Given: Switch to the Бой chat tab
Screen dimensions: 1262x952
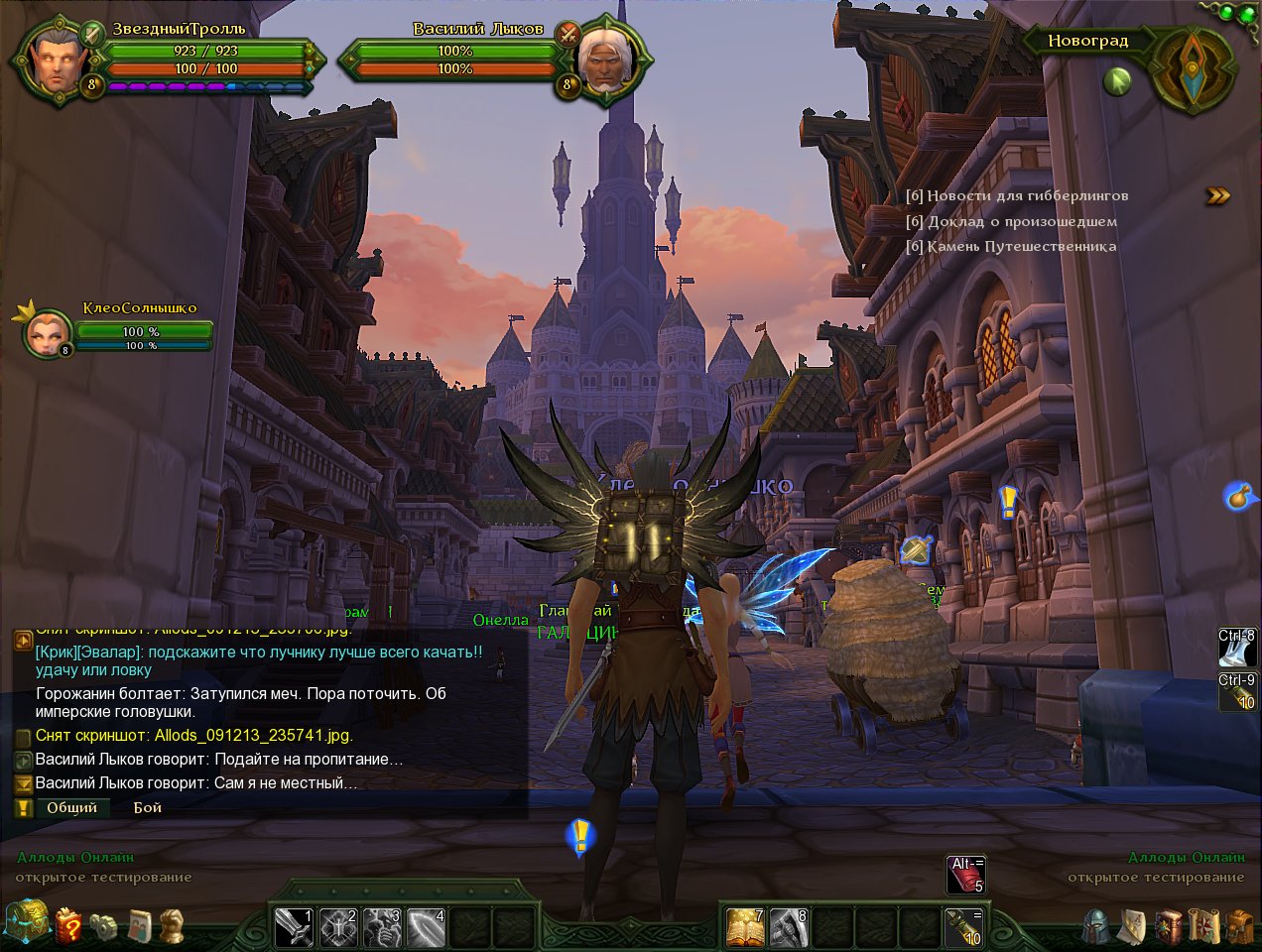Looking at the screenshot, I should point(147,807).
